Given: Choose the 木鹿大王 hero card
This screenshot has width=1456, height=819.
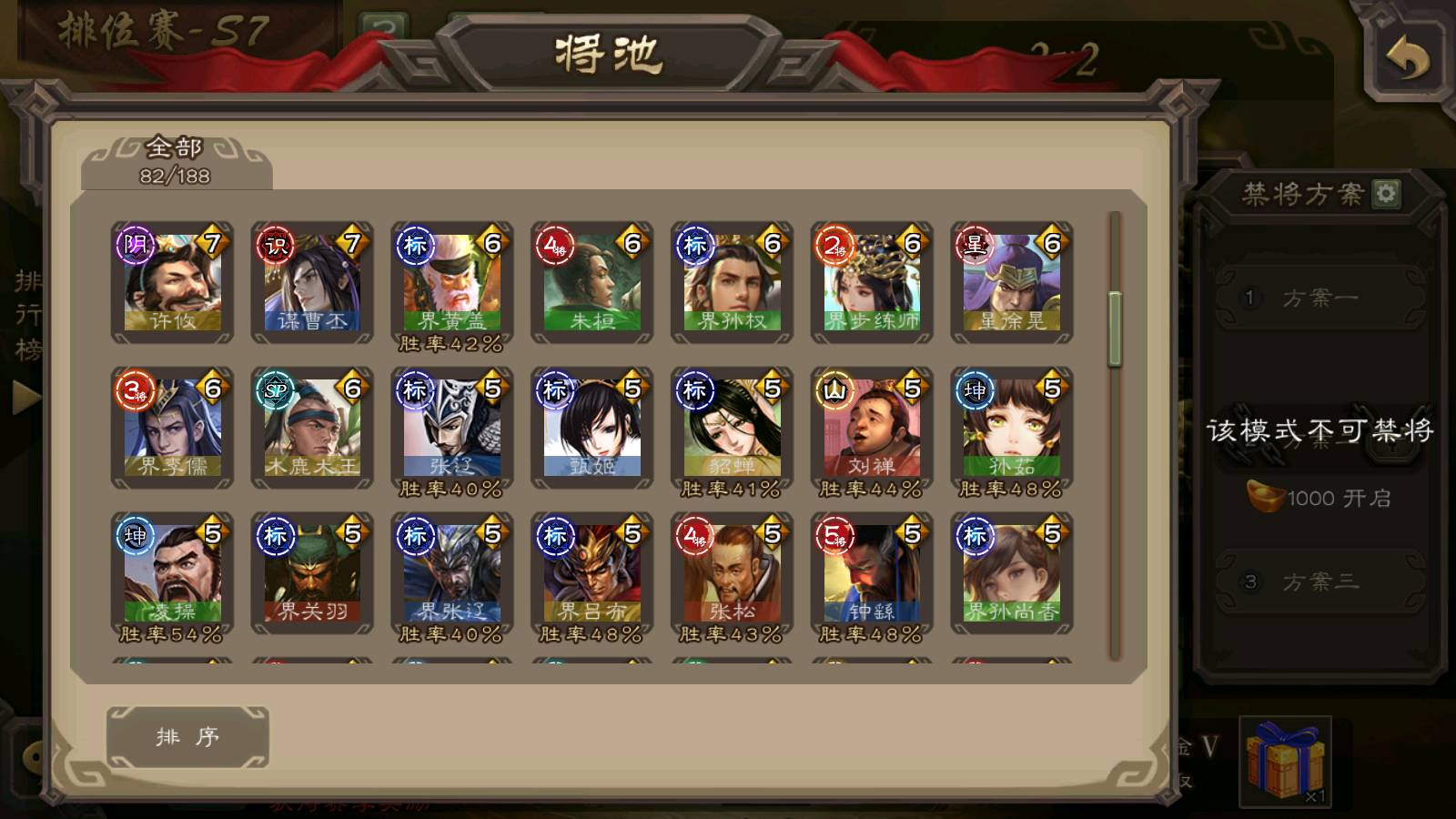Looking at the screenshot, I should [312, 429].
